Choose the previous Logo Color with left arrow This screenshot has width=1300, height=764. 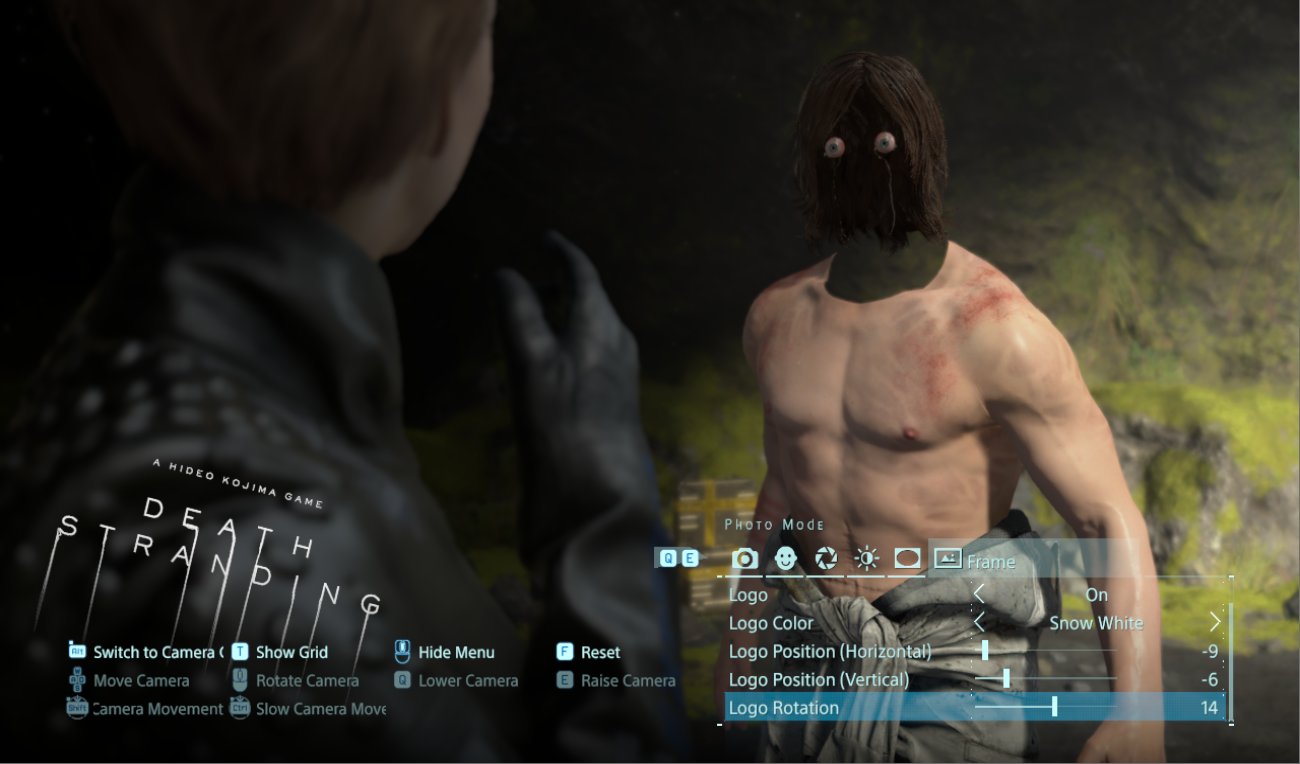coord(980,623)
